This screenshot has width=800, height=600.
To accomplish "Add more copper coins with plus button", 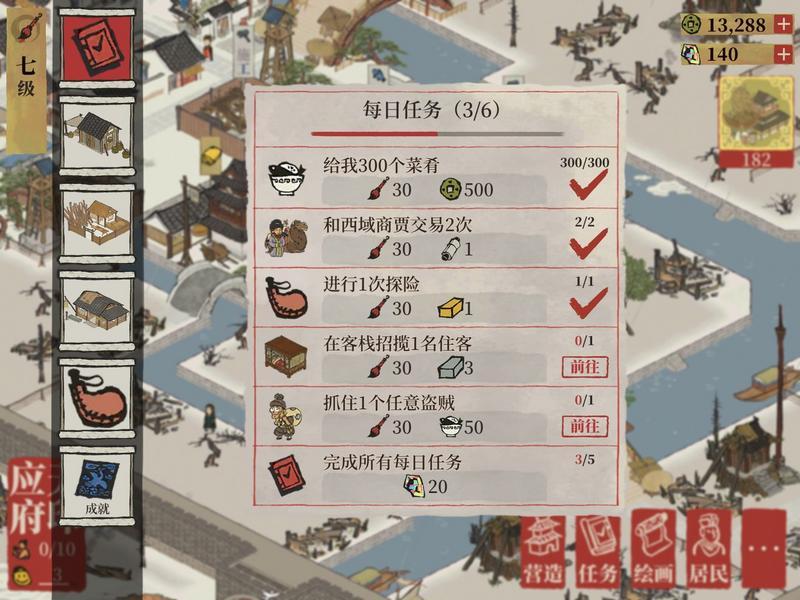I will 783,24.
